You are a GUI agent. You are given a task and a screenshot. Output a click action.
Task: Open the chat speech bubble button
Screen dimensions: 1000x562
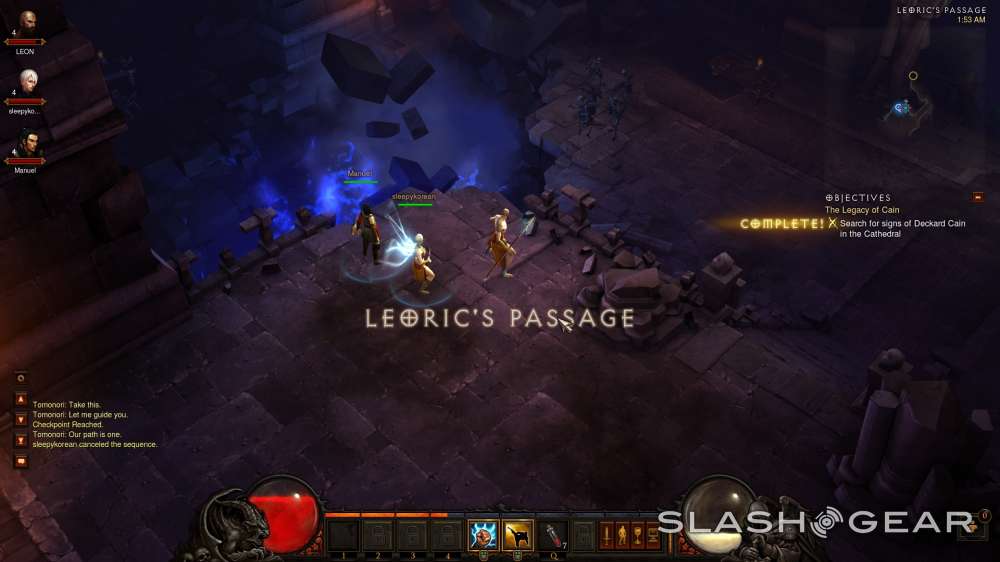point(21,461)
